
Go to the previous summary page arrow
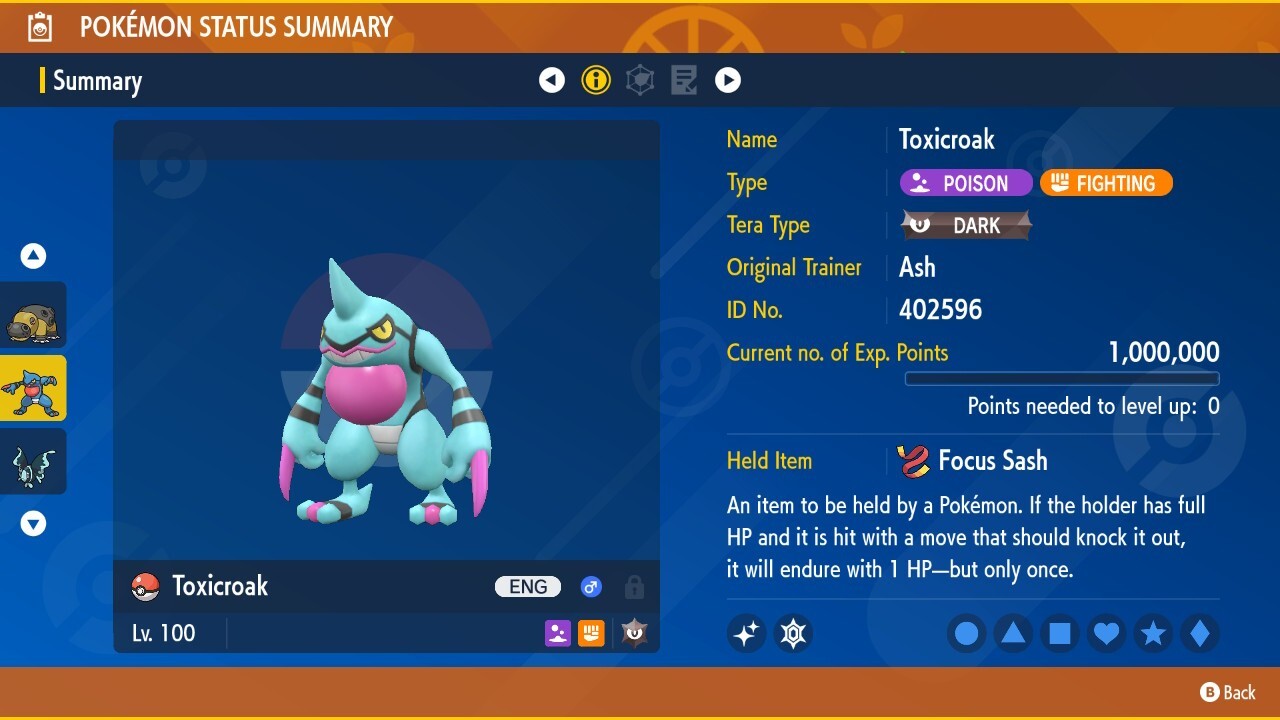(x=552, y=80)
